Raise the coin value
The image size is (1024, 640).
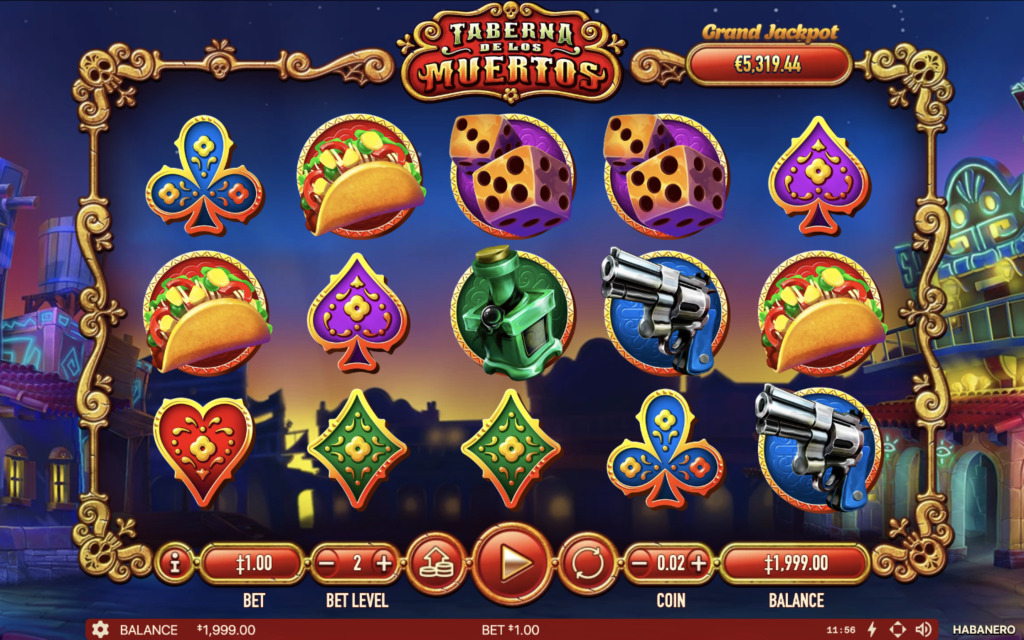698,564
